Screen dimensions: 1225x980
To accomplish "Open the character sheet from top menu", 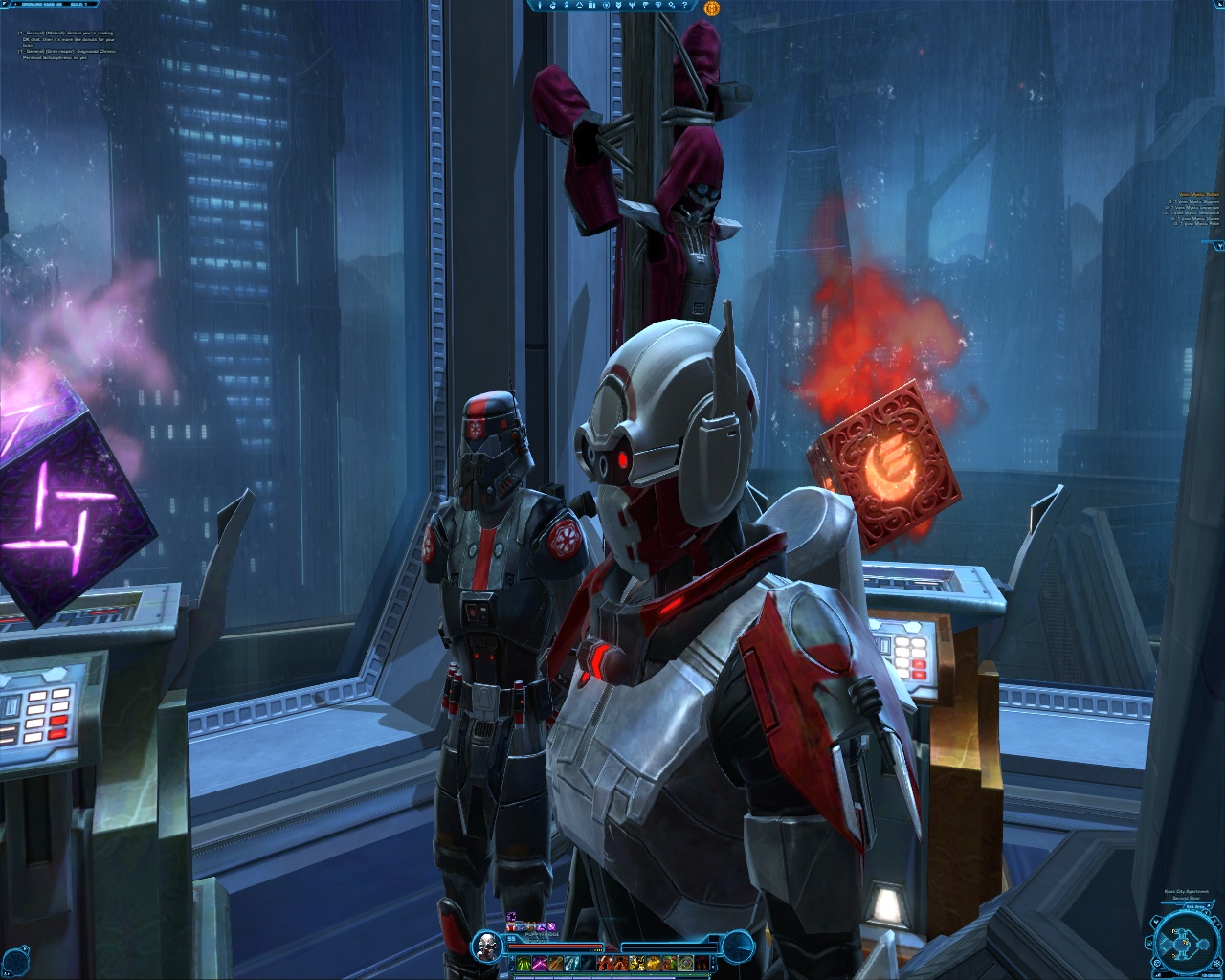I will coord(540,6).
